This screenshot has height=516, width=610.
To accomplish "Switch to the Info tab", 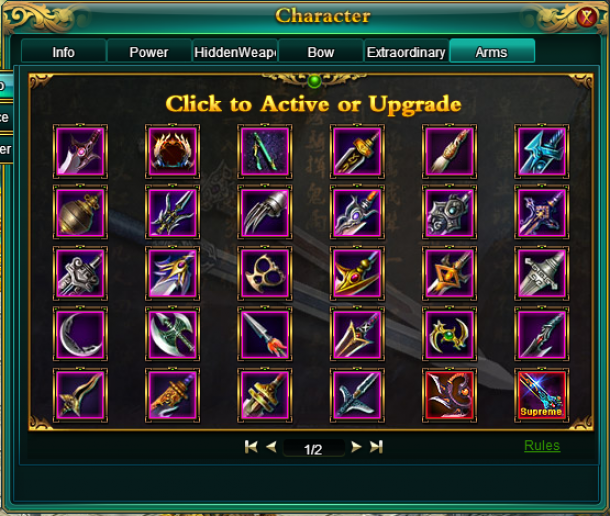I will coord(63,52).
